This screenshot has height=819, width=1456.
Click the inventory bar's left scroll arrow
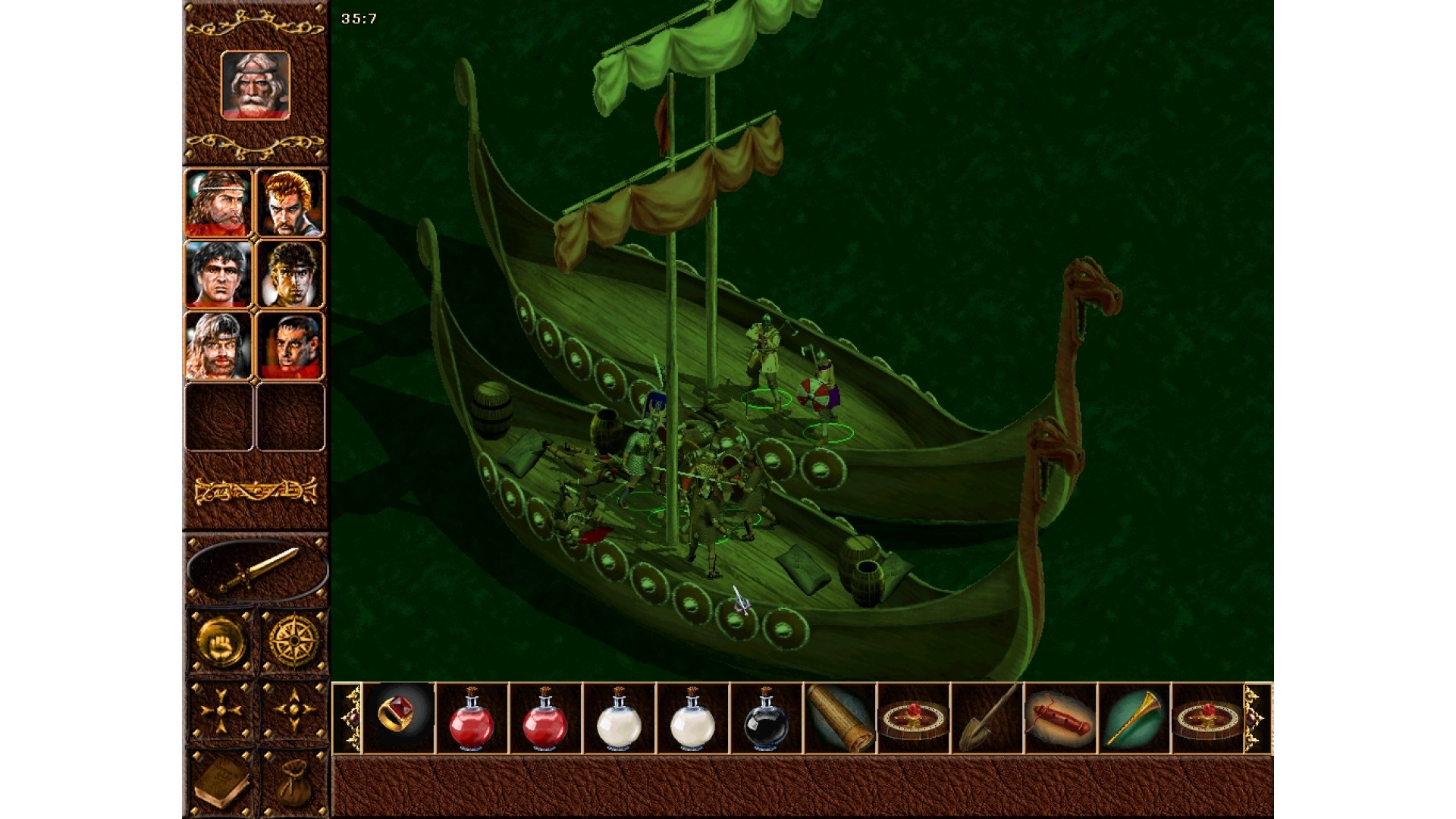(x=348, y=717)
